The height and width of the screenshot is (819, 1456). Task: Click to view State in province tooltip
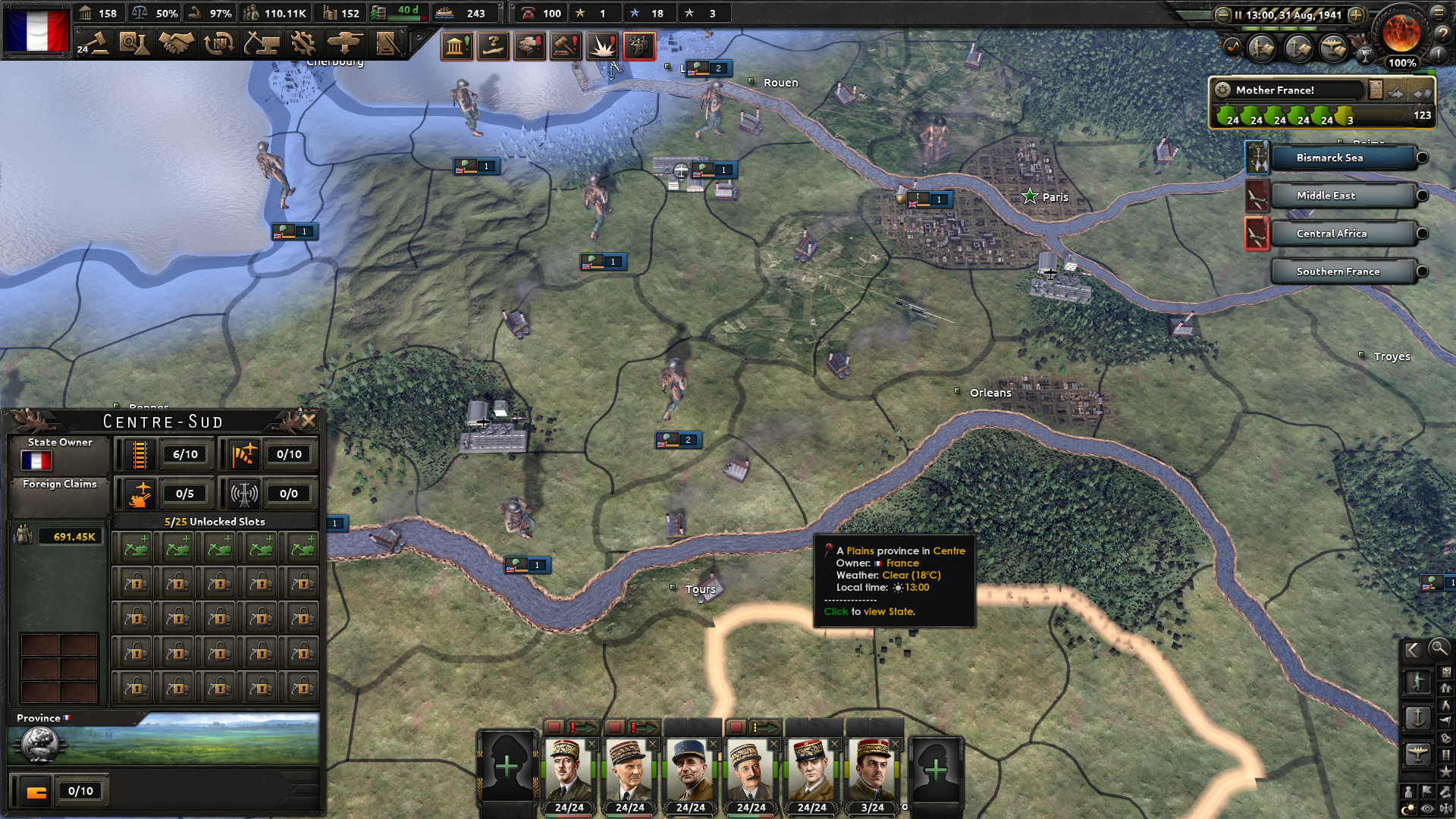(871, 611)
